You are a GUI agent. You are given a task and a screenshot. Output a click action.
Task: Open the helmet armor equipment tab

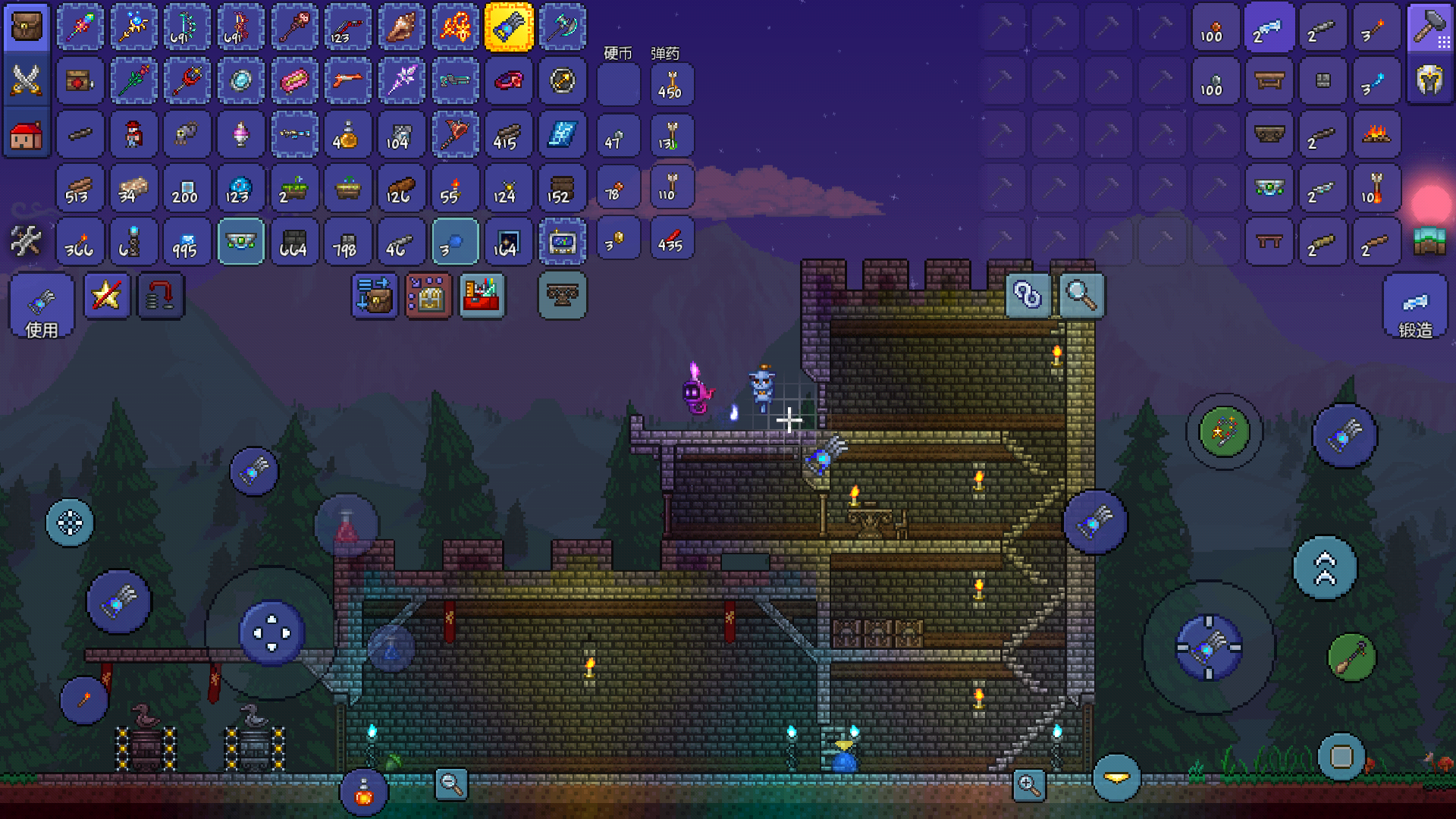(x=1429, y=79)
